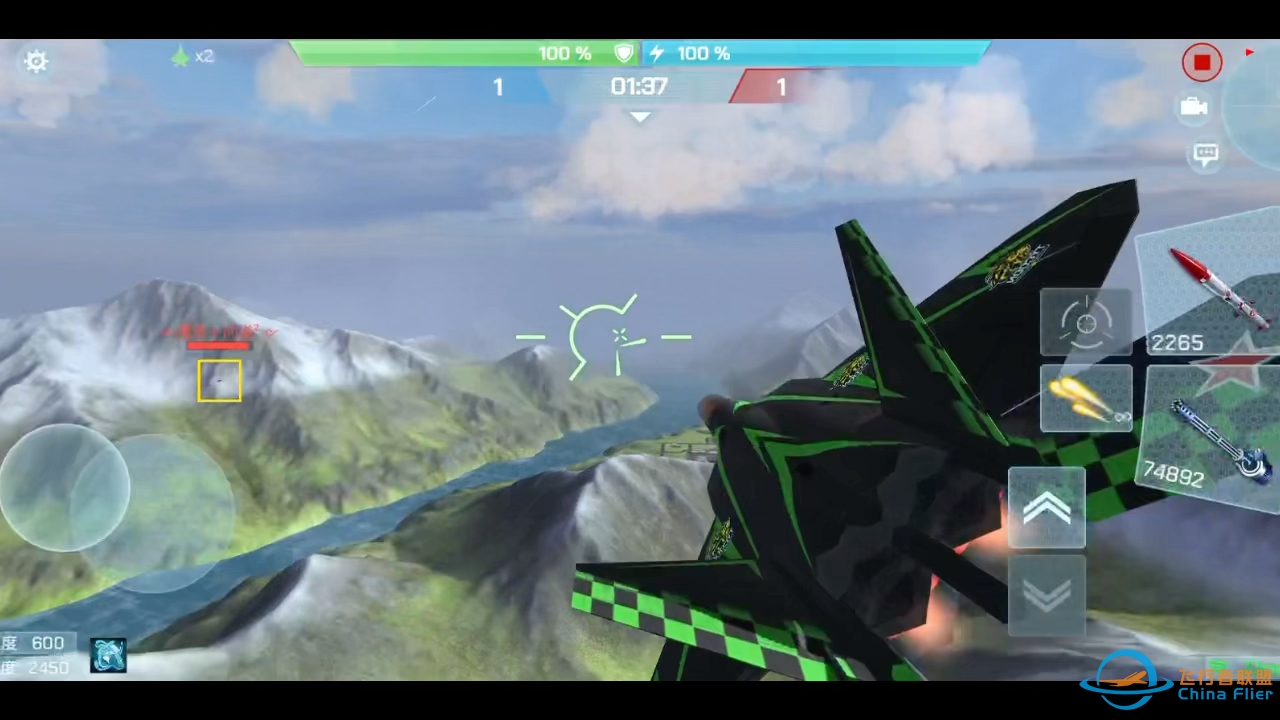The image size is (1280, 720).
Task: Stop recording with the red button
Action: tap(1202, 62)
